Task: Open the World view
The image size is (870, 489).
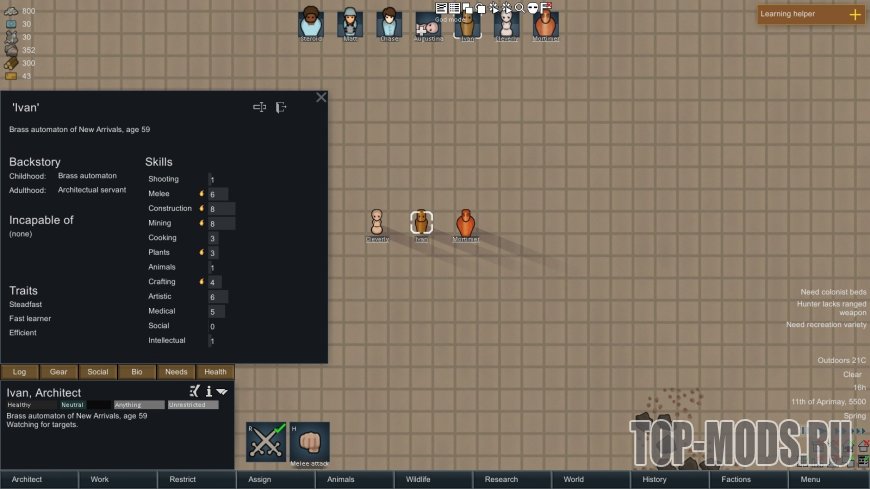Action: (573, 480)
